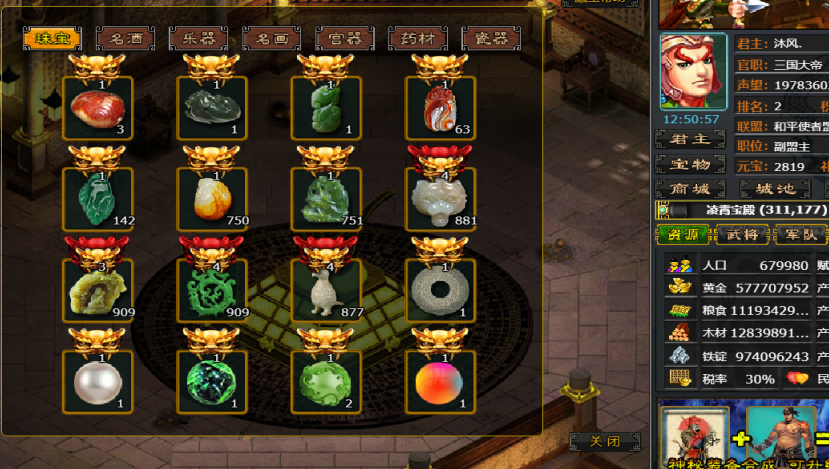Open the 君主 (lord) panel button
The image size is (829, 469).
(x=689, y=139)
